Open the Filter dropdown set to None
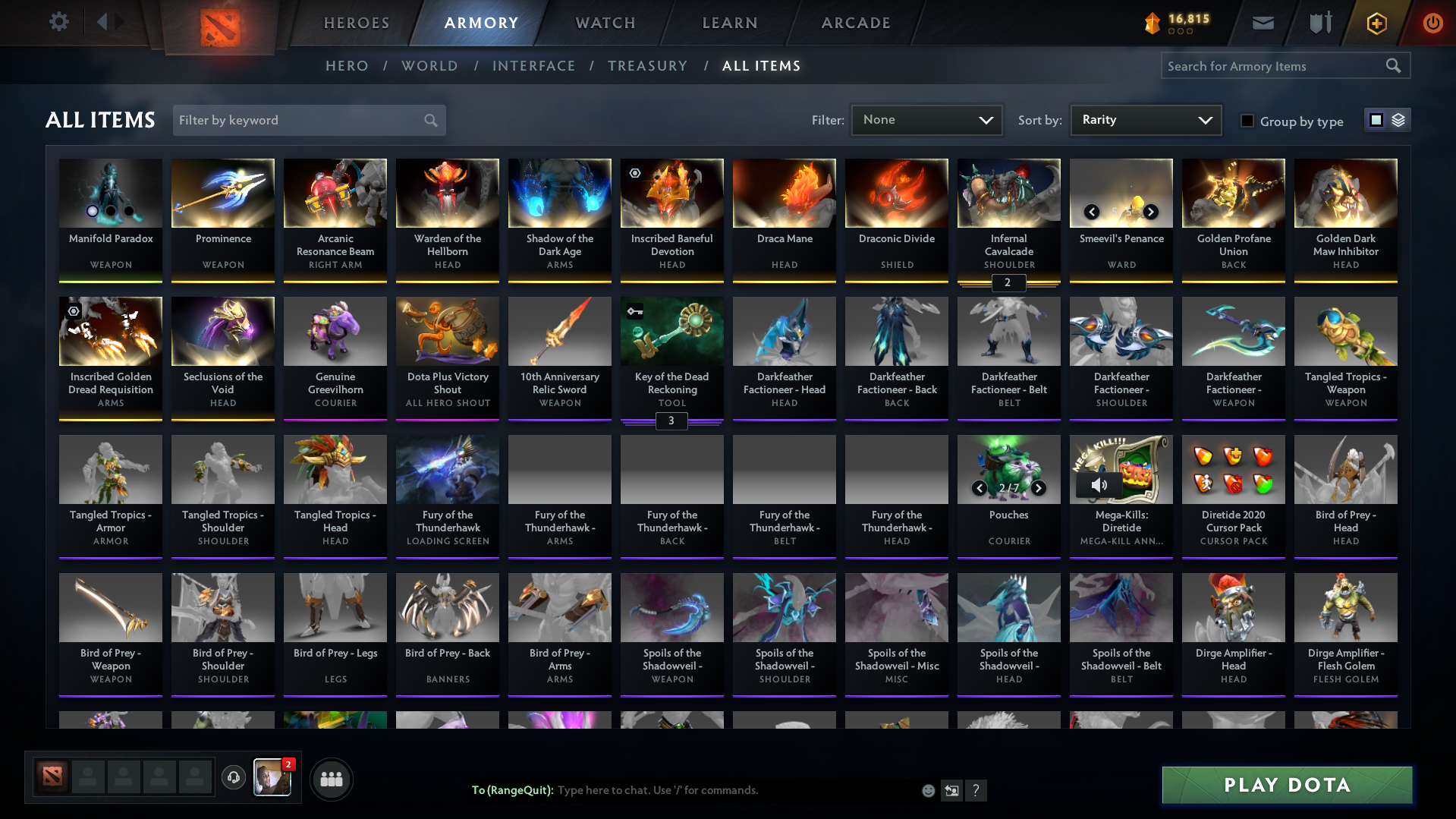1456x819 pixels. tap(926, 120)
